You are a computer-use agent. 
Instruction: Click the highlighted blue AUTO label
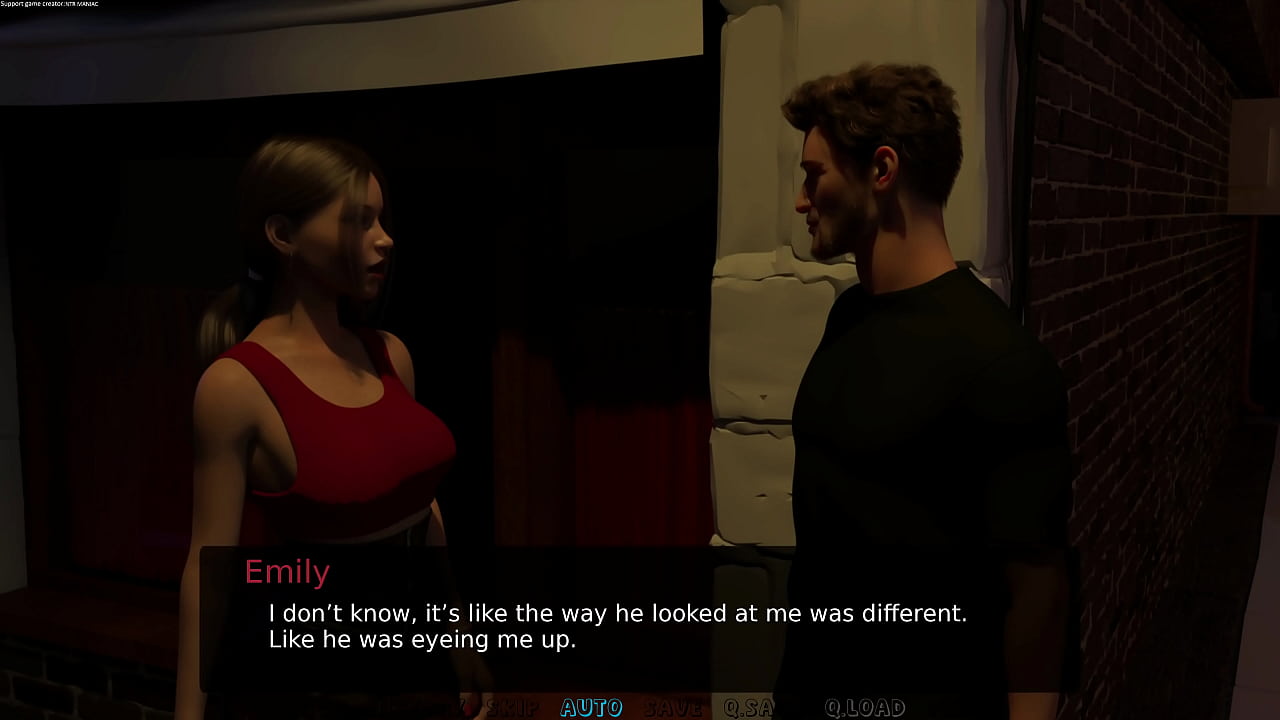590,708
